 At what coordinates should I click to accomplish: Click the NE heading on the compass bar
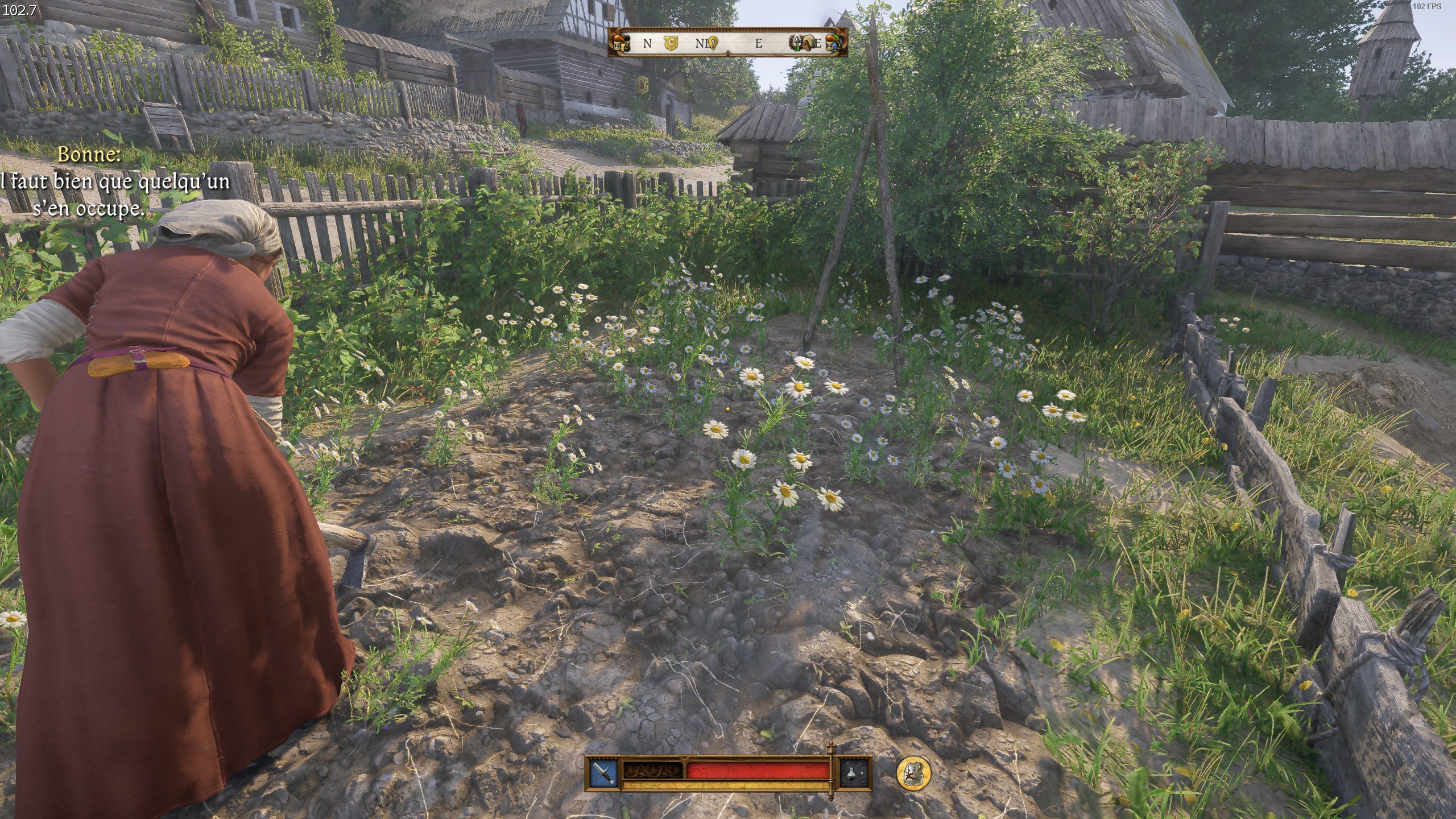701,43
